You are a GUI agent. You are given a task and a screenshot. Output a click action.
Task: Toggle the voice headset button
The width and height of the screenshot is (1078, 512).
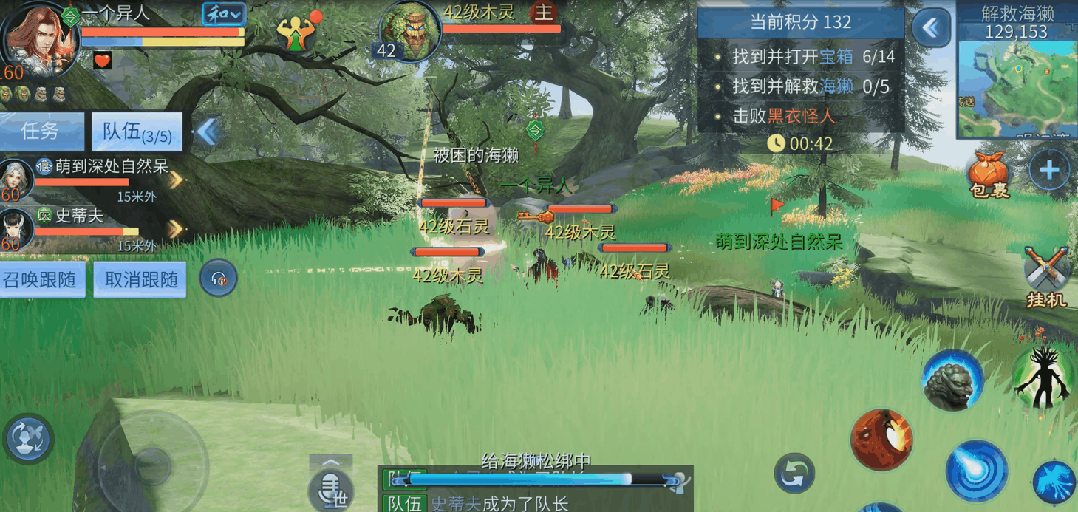(218, 279)
